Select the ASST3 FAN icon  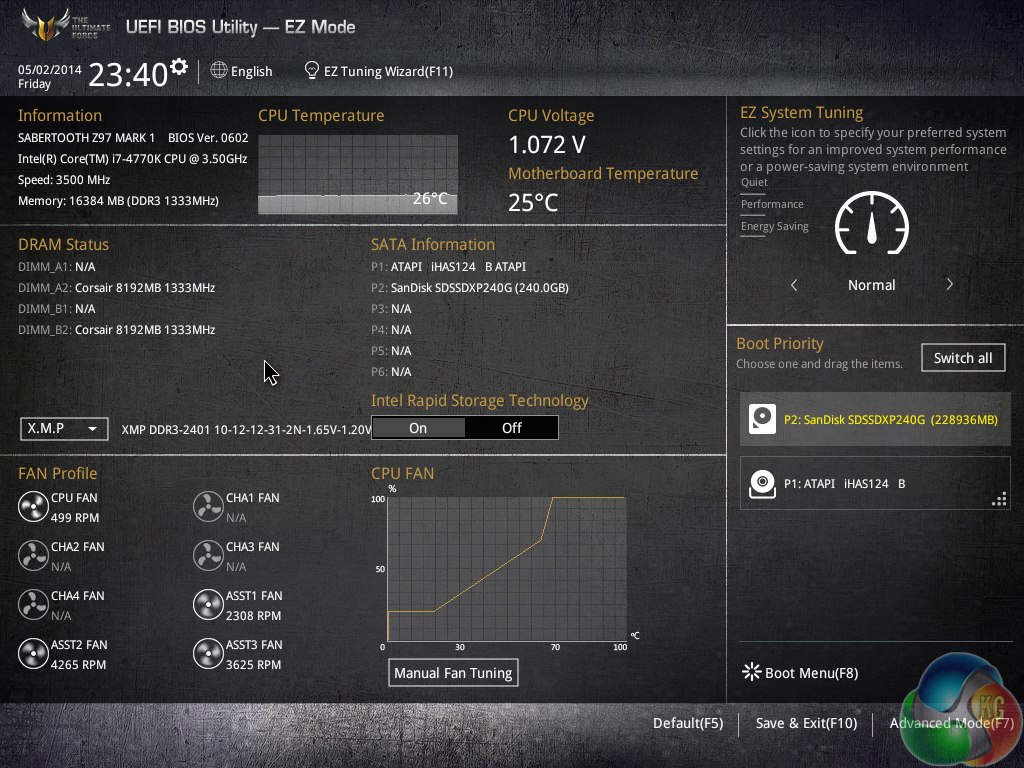tap(208, 654)
